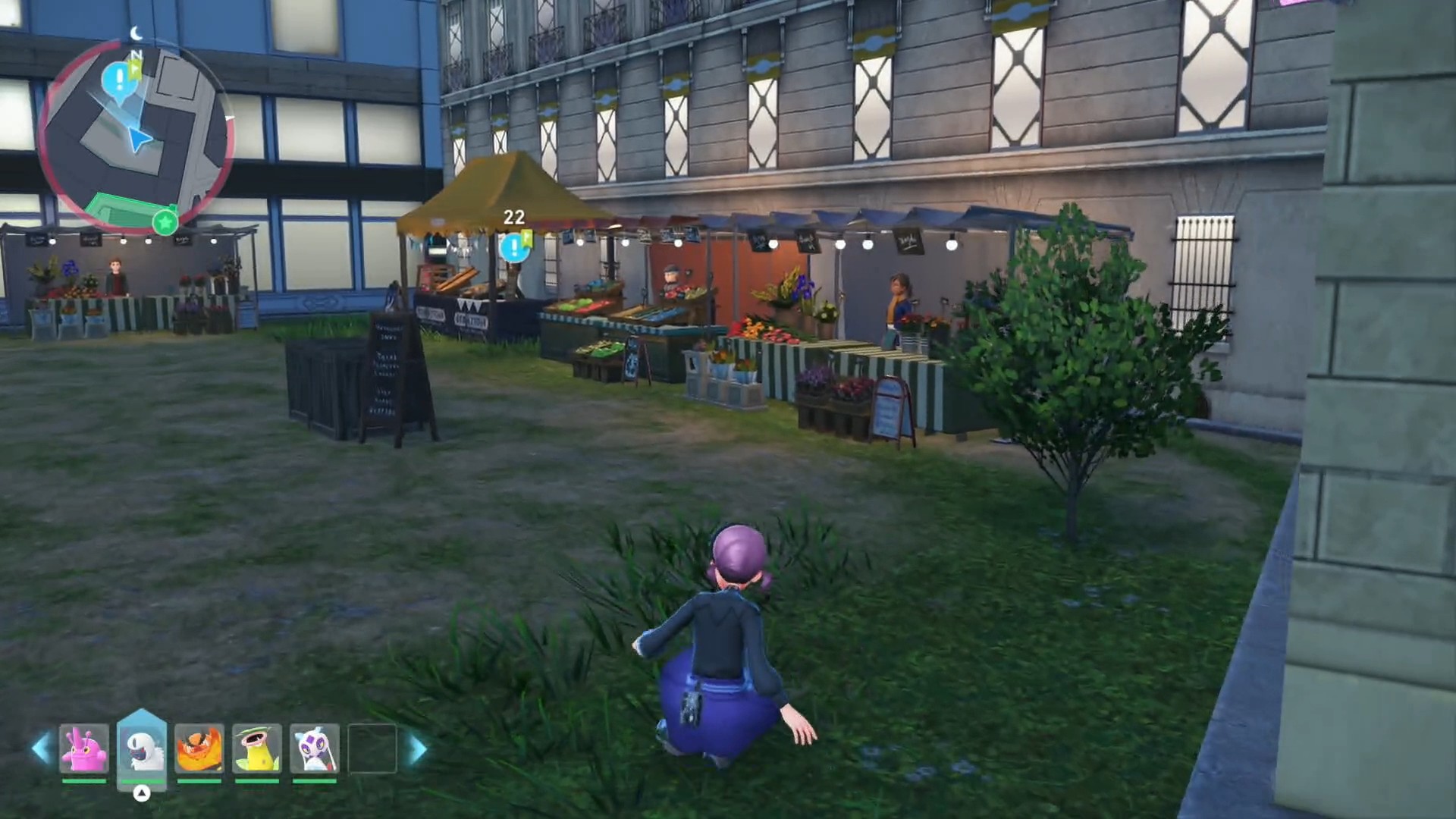Click the green star marker on minimap
The width and height of the screenshot is (1456, 819).
pyautogui.click(x=165, y=223)
